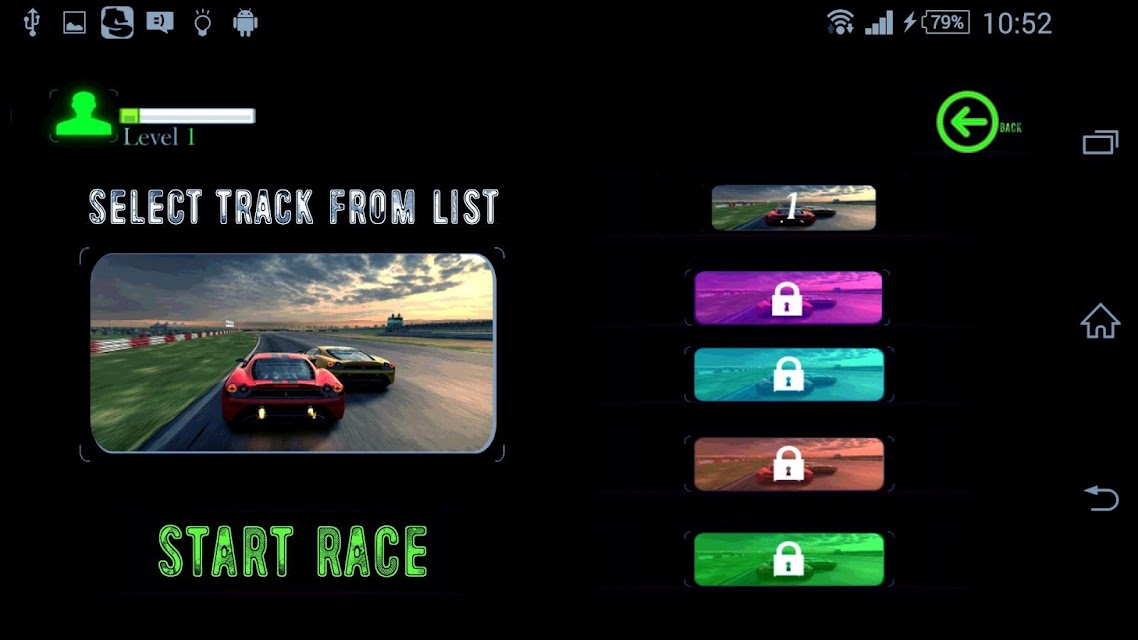
Task: Pick the locked orange track
Action: (788, 464)
